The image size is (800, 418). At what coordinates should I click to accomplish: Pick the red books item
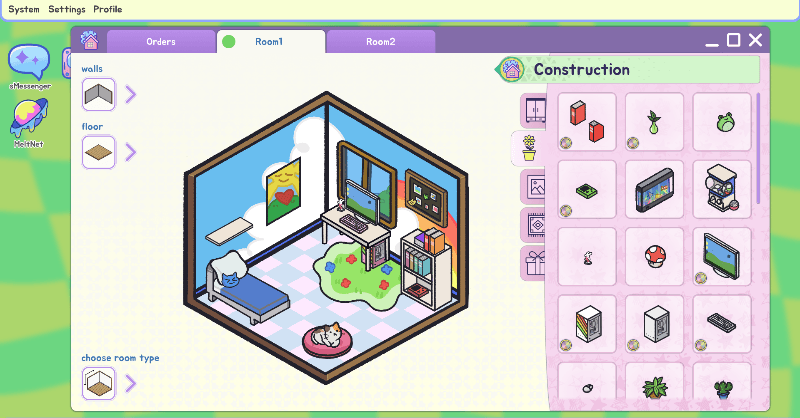click(x=587, y=122)
